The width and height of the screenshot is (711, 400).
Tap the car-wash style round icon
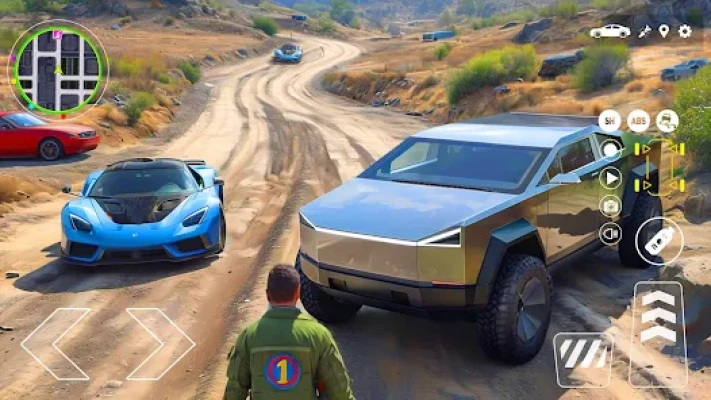[667, 121]
